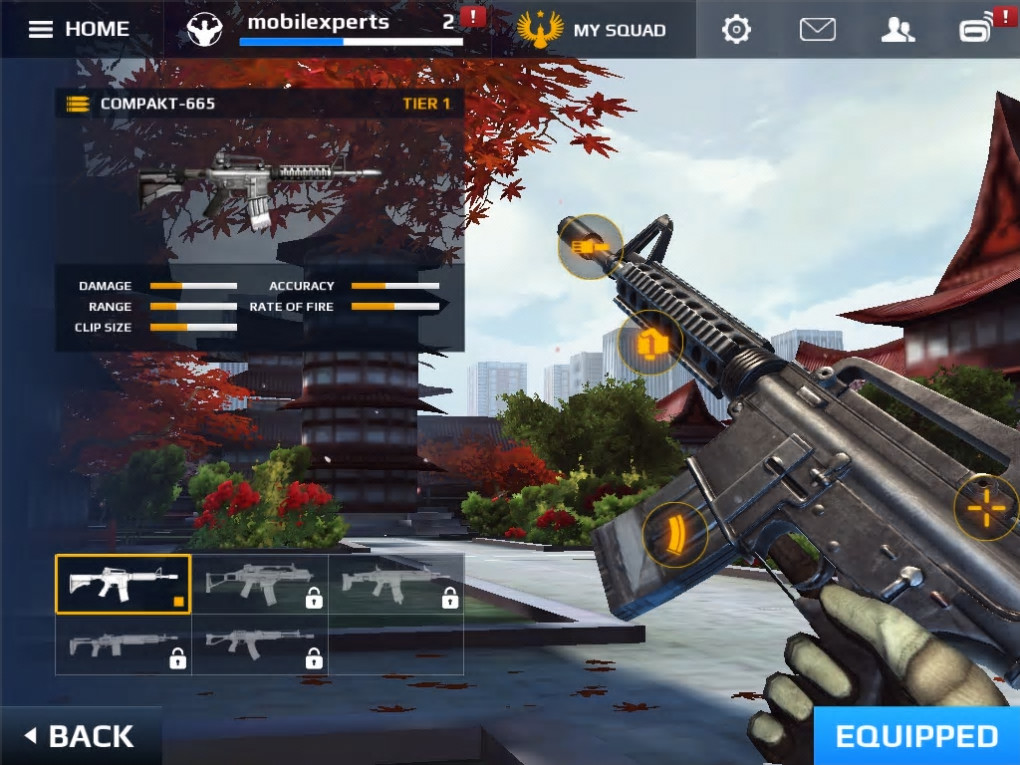Choose the crosshair sight attachment
The height and width of the screenshot is (765, 1020).
(x=986, y=508)
